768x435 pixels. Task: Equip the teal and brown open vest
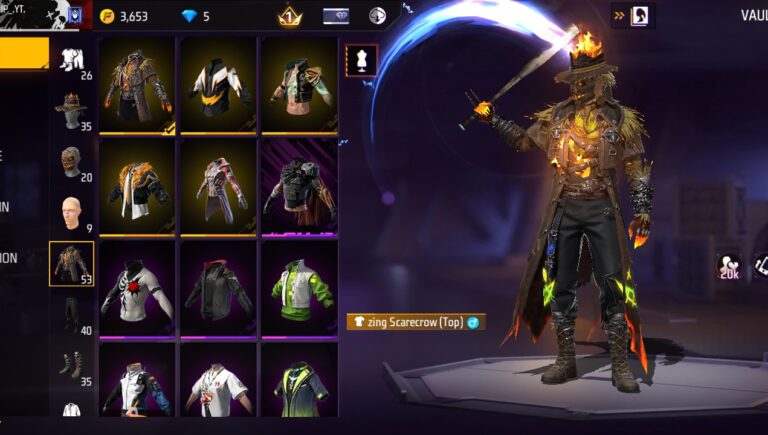point(298,85)
